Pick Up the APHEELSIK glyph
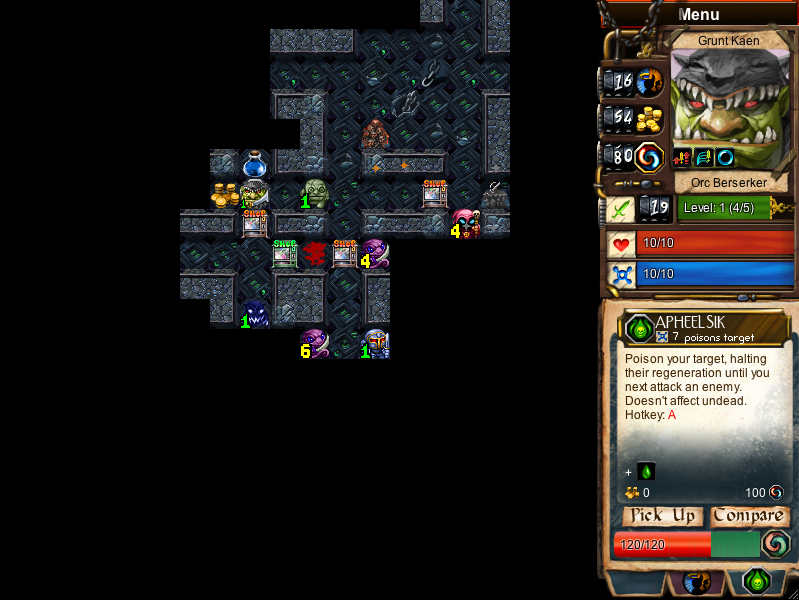Image resolution: width=799 pixels, height=600 pixels. [x=662, y=516]
